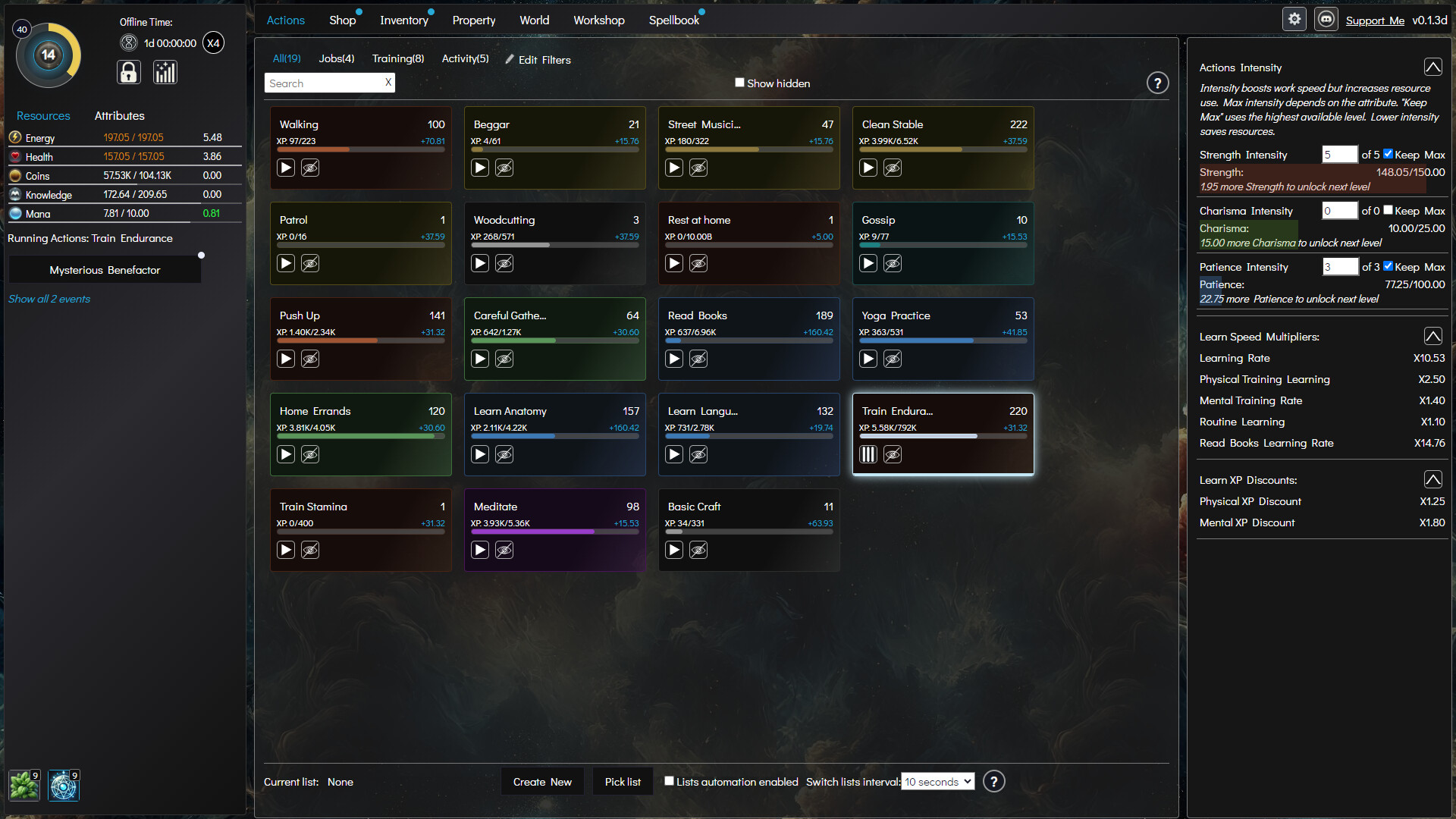Pause the Train Endurance action
This screenshot has height=819, width=1456.
coord(868,453)
